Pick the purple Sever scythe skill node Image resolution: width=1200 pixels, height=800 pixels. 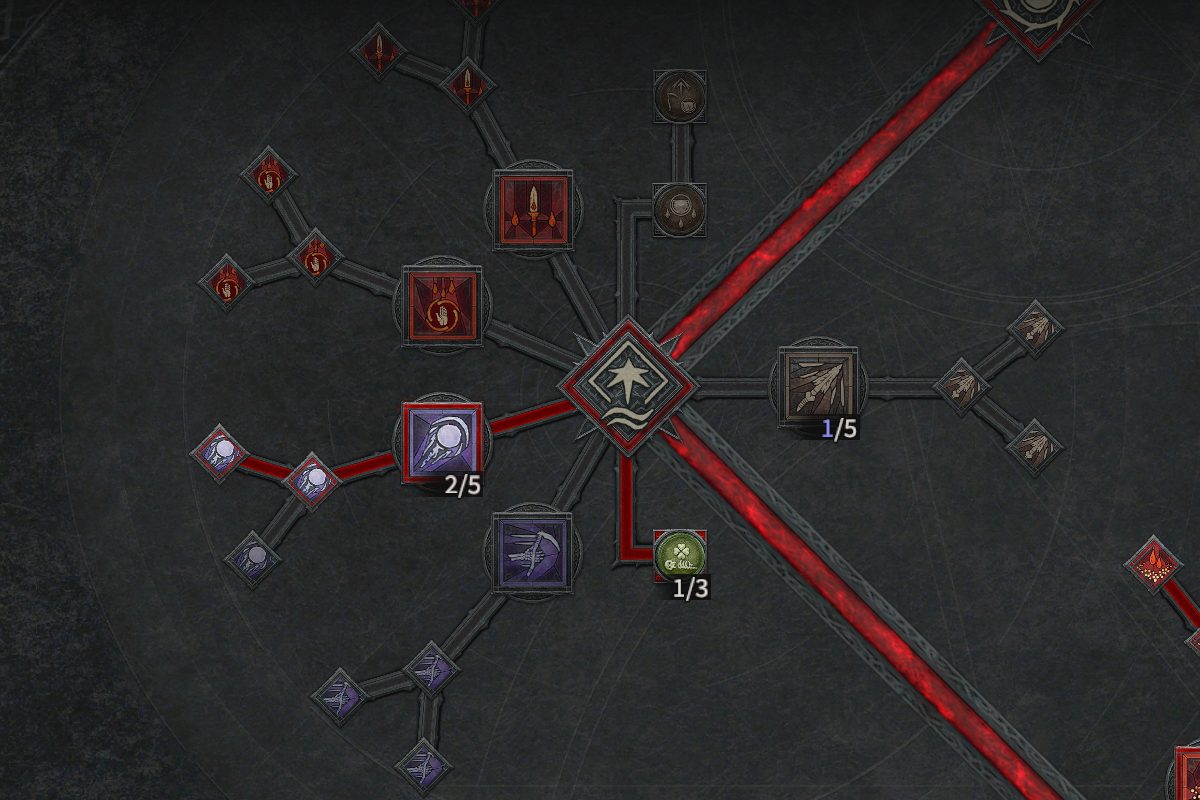pos(533,552)
